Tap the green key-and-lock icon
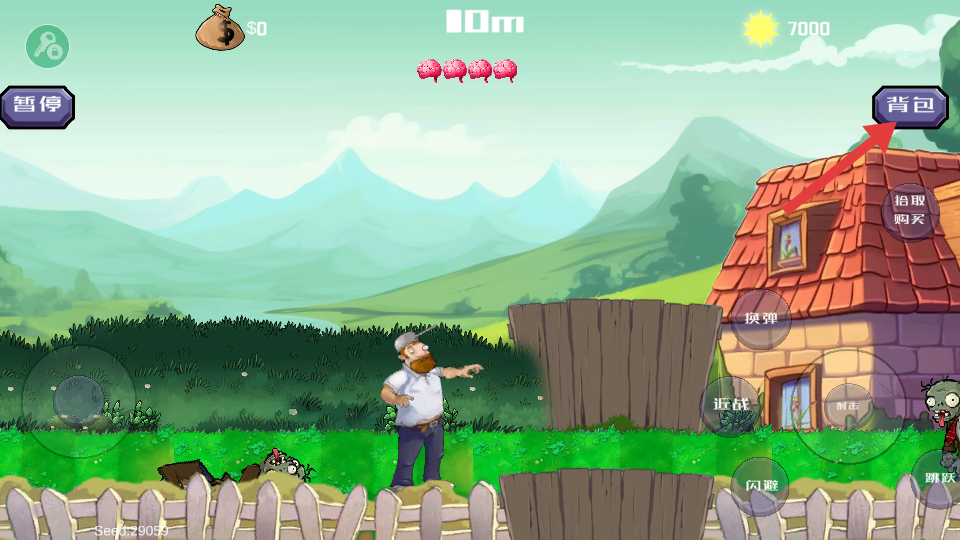 (47, 46)
